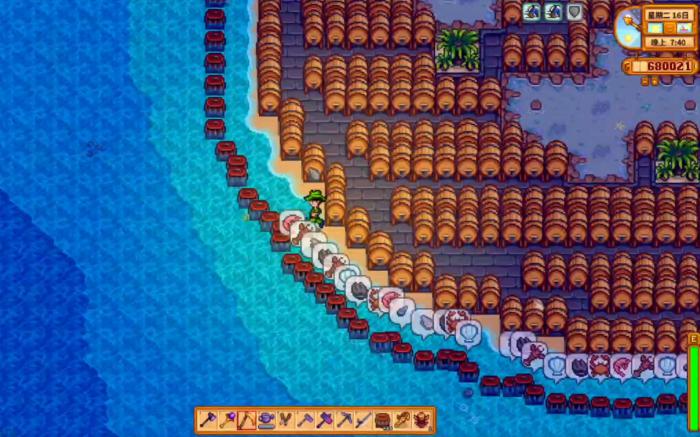The width and height of the screenshot is (700, 437).
Task: Choose the watering can from the hotbar
Action: click(x=266, y=419)
